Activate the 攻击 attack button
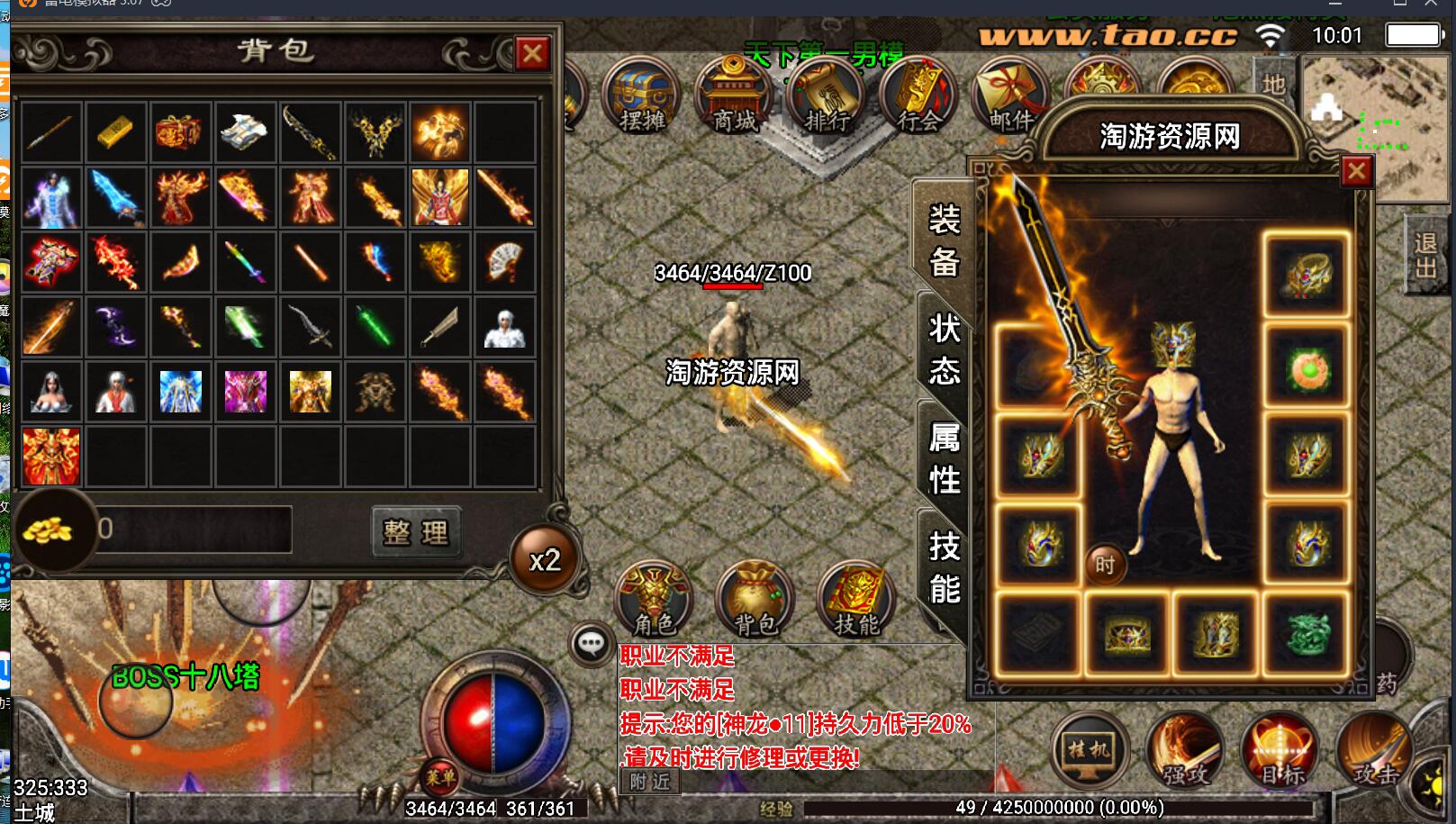The width and height of the screenshot is (1456, 824). [x=1374, y=750]
